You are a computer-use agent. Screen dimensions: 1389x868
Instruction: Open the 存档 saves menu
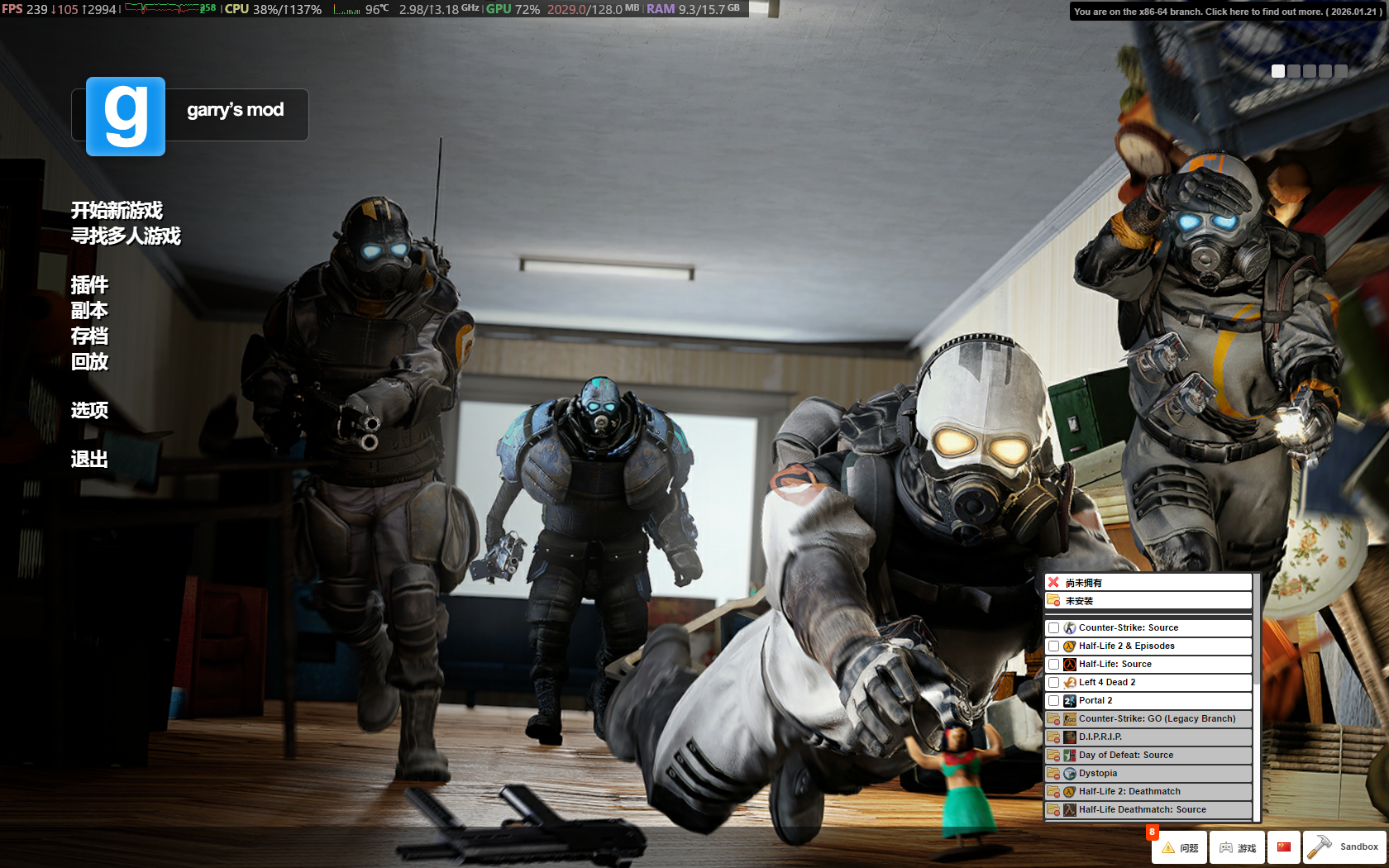click(x=89, y=336)
